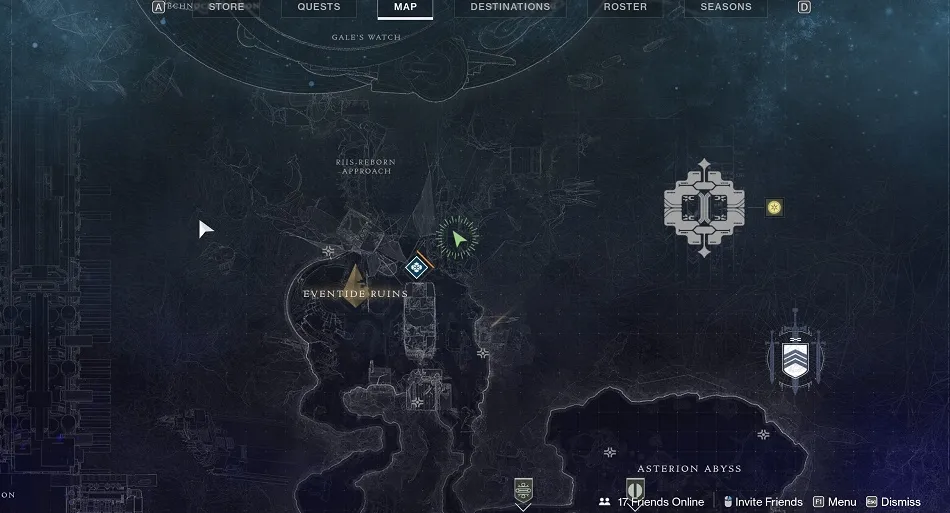Open the Store tab
This screenshot has height=513, width=950.
(226, 7)
